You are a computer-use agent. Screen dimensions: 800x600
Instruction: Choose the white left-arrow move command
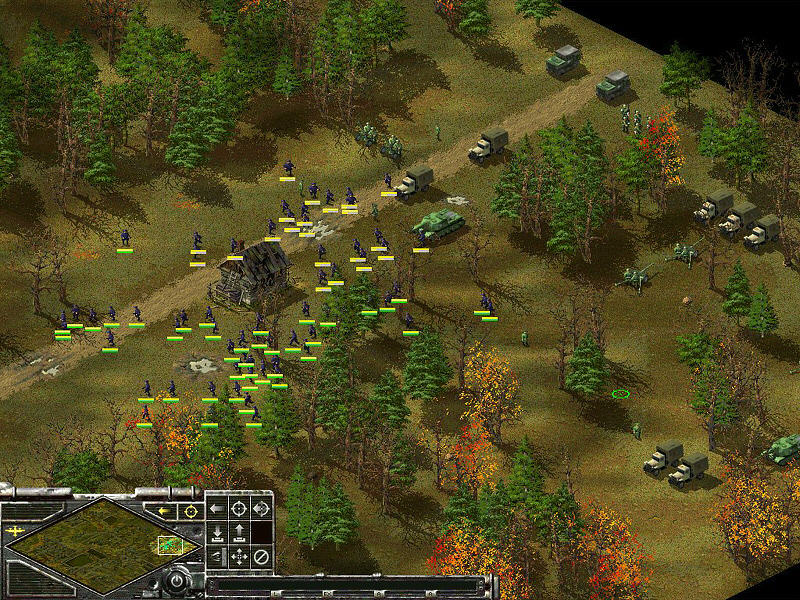click(217, 508)
